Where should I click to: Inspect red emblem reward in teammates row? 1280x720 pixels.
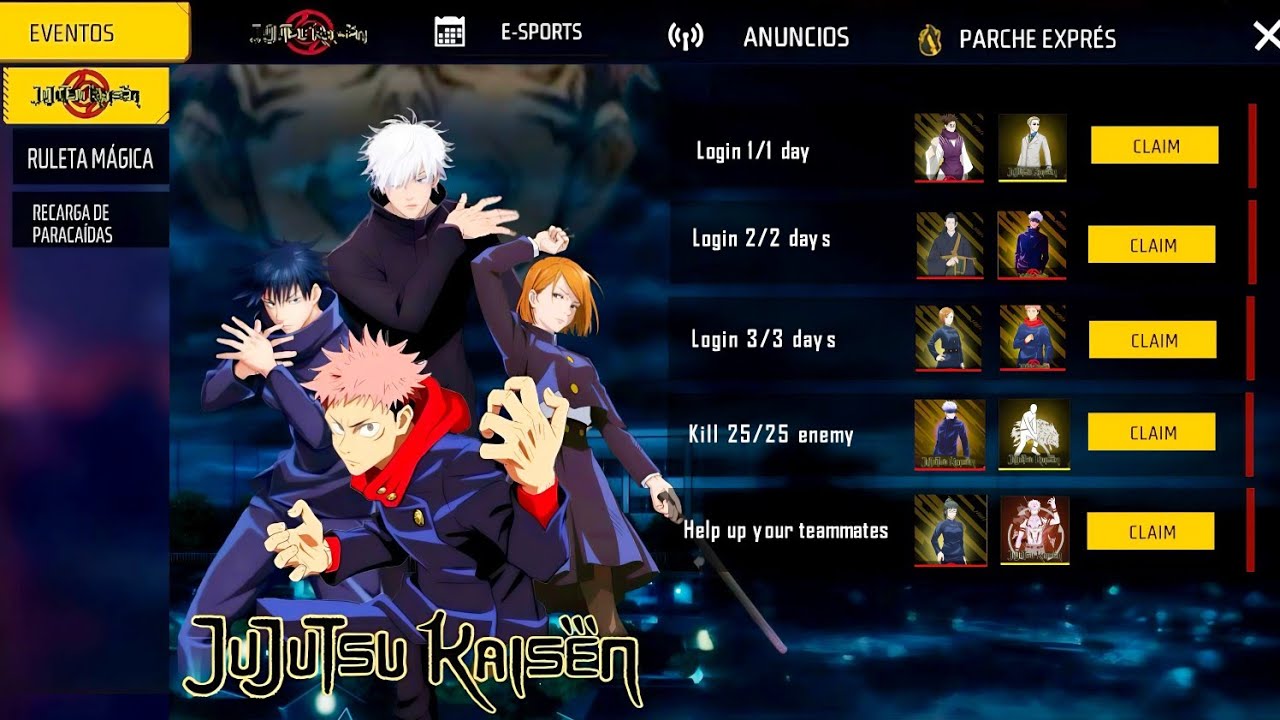tap(1034, 530)
